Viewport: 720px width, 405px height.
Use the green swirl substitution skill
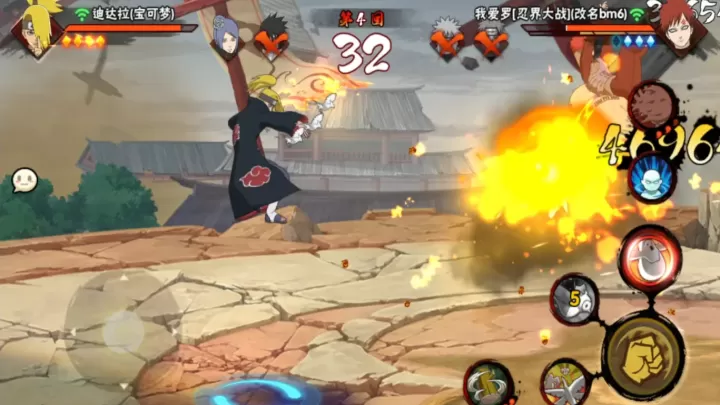[x=488, y=383]
